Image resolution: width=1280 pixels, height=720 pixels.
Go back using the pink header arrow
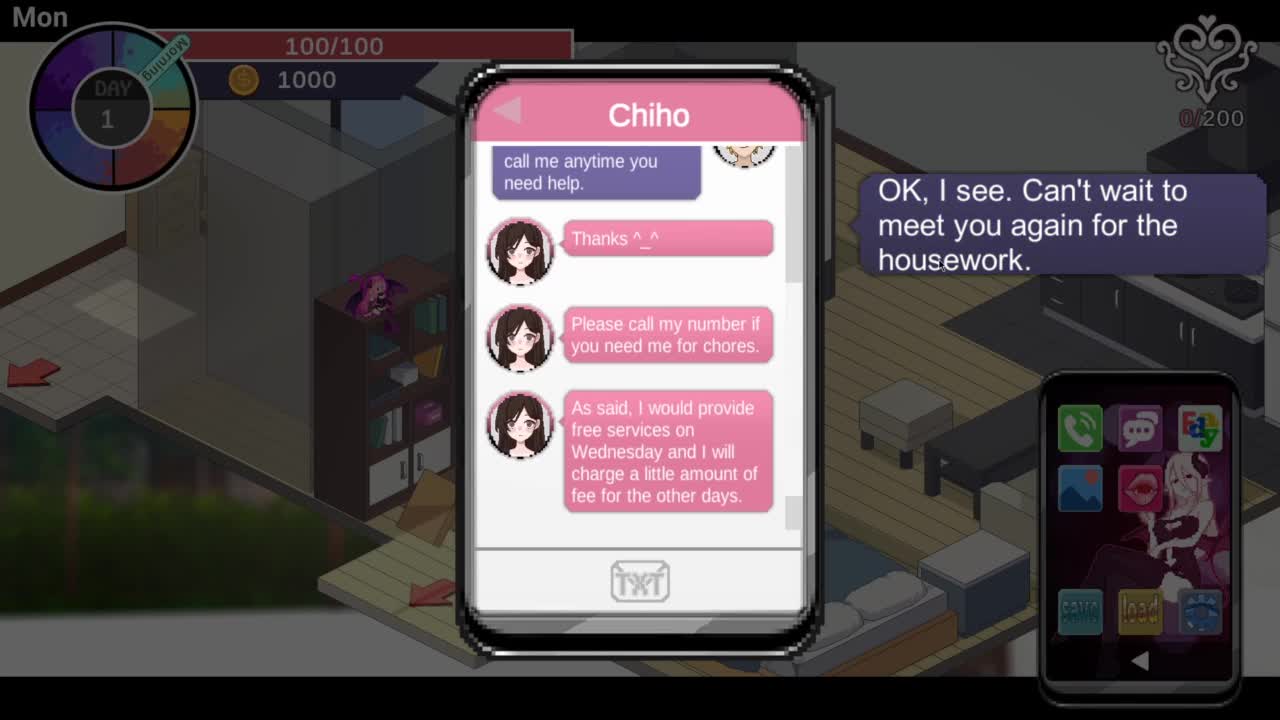click(x=508, y=111)
